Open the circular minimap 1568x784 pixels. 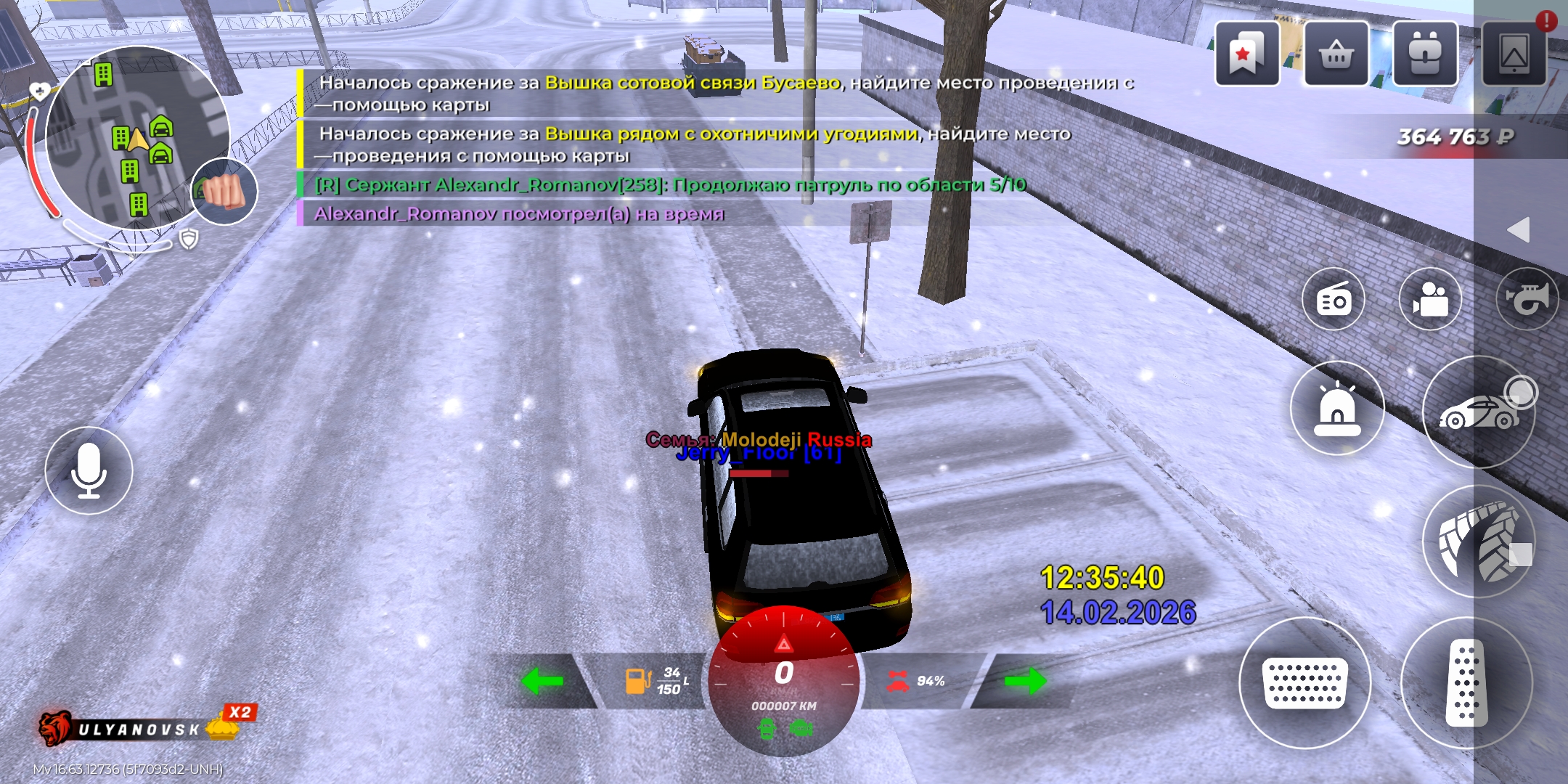tap(136, 138)
